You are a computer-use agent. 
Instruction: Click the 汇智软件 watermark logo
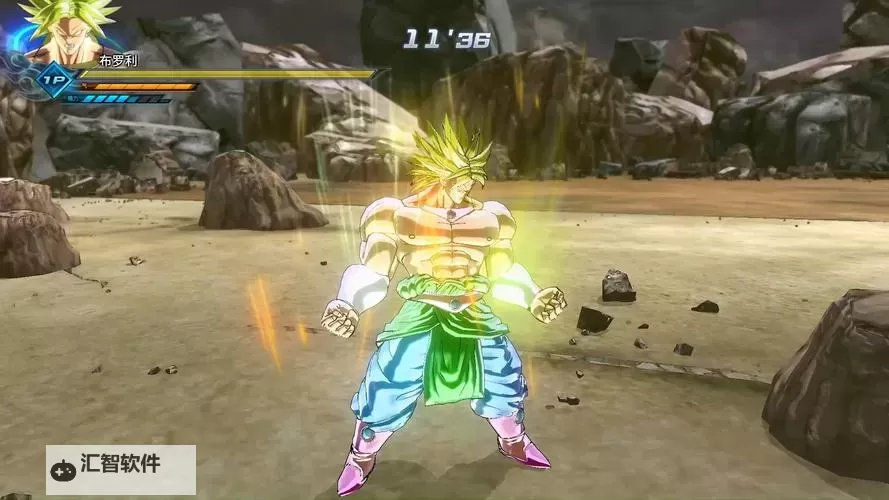tap(120, 466)
